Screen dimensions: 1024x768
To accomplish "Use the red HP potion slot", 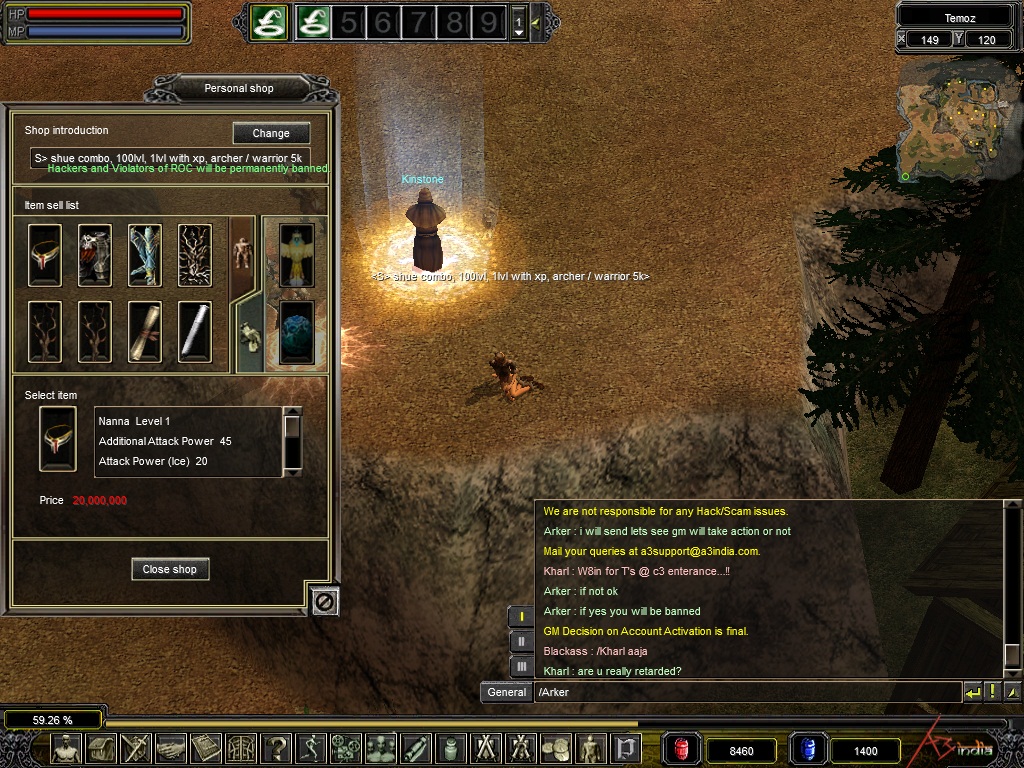I will pyautogui.click(x=682, y=749).
